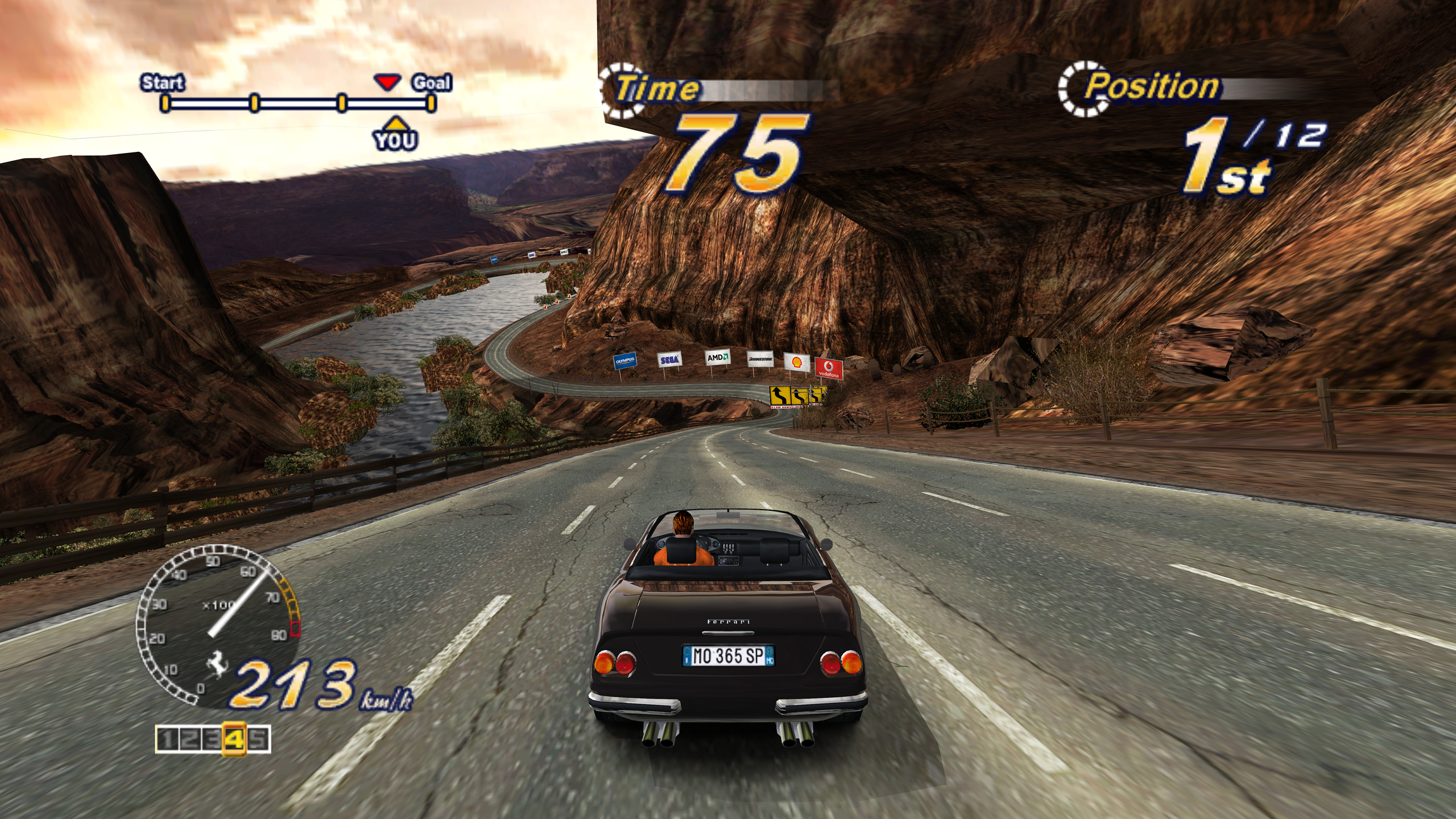The height and width of the screenshot is (819, 1456).
Task: Select the red rival triangle marker
Action: pyautogui.click(x=387, y=83)
